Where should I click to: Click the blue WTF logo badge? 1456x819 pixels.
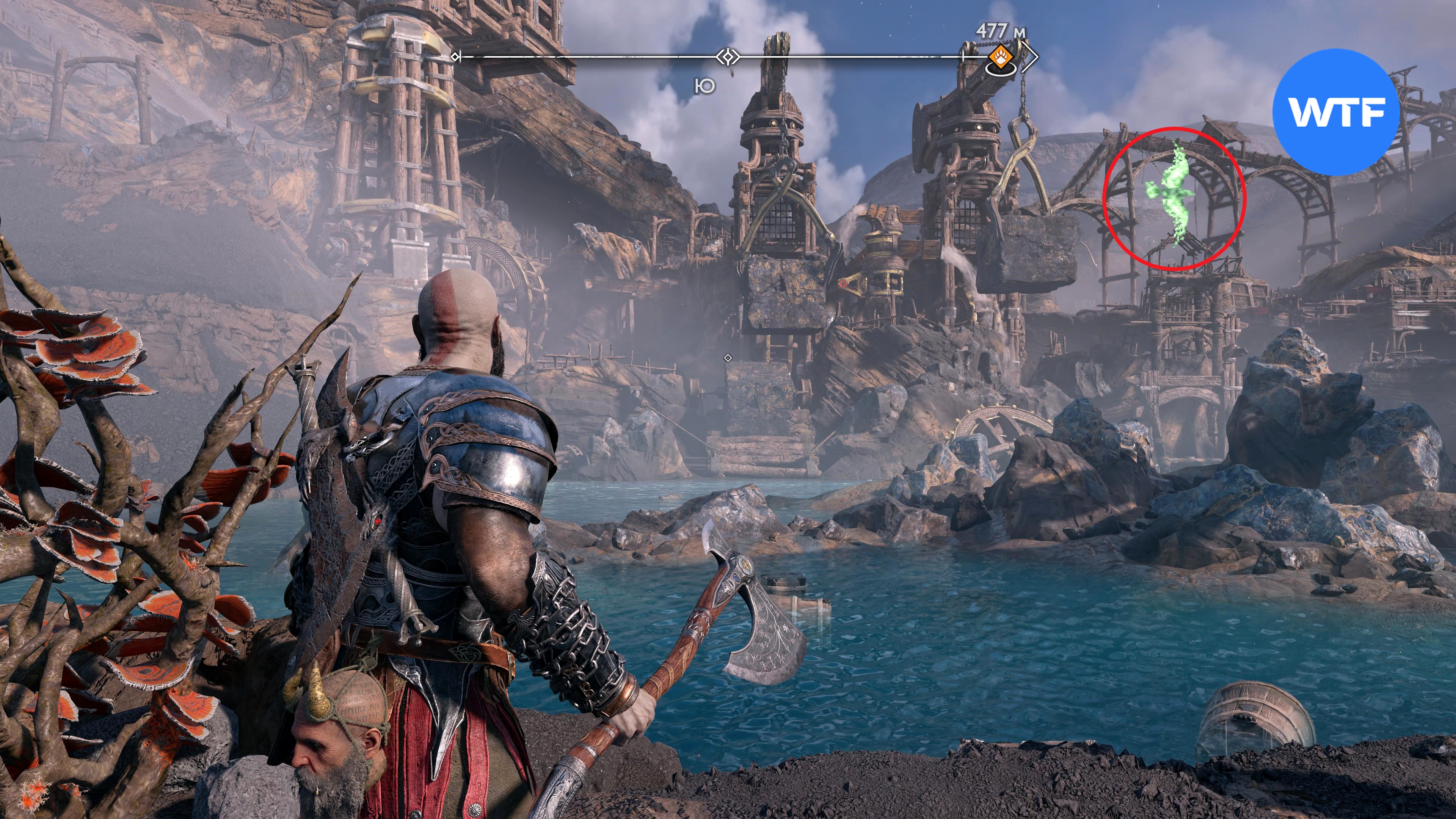tap(1335, 112)
